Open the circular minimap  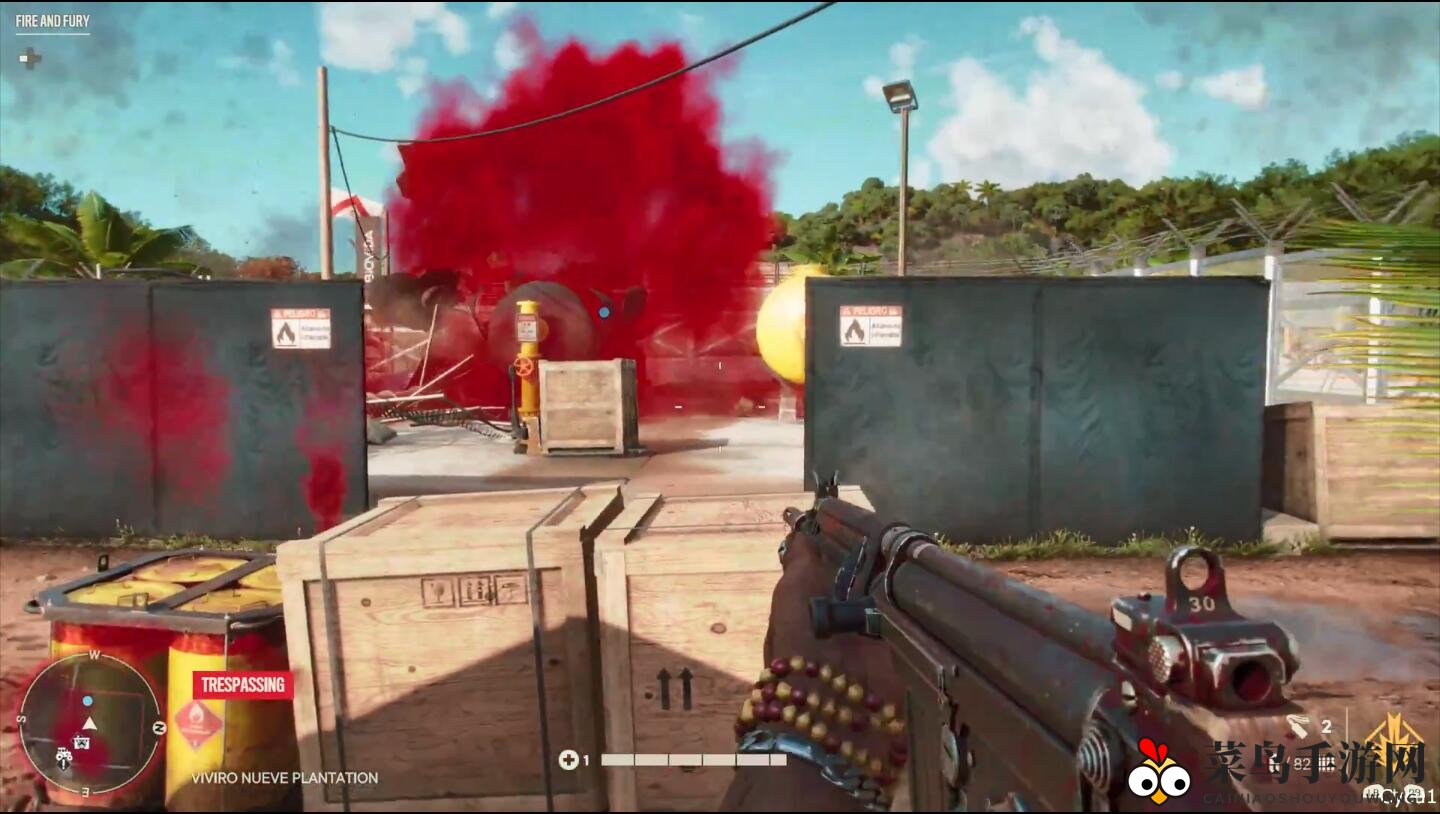pyautogui.click(x=89, y=723)
